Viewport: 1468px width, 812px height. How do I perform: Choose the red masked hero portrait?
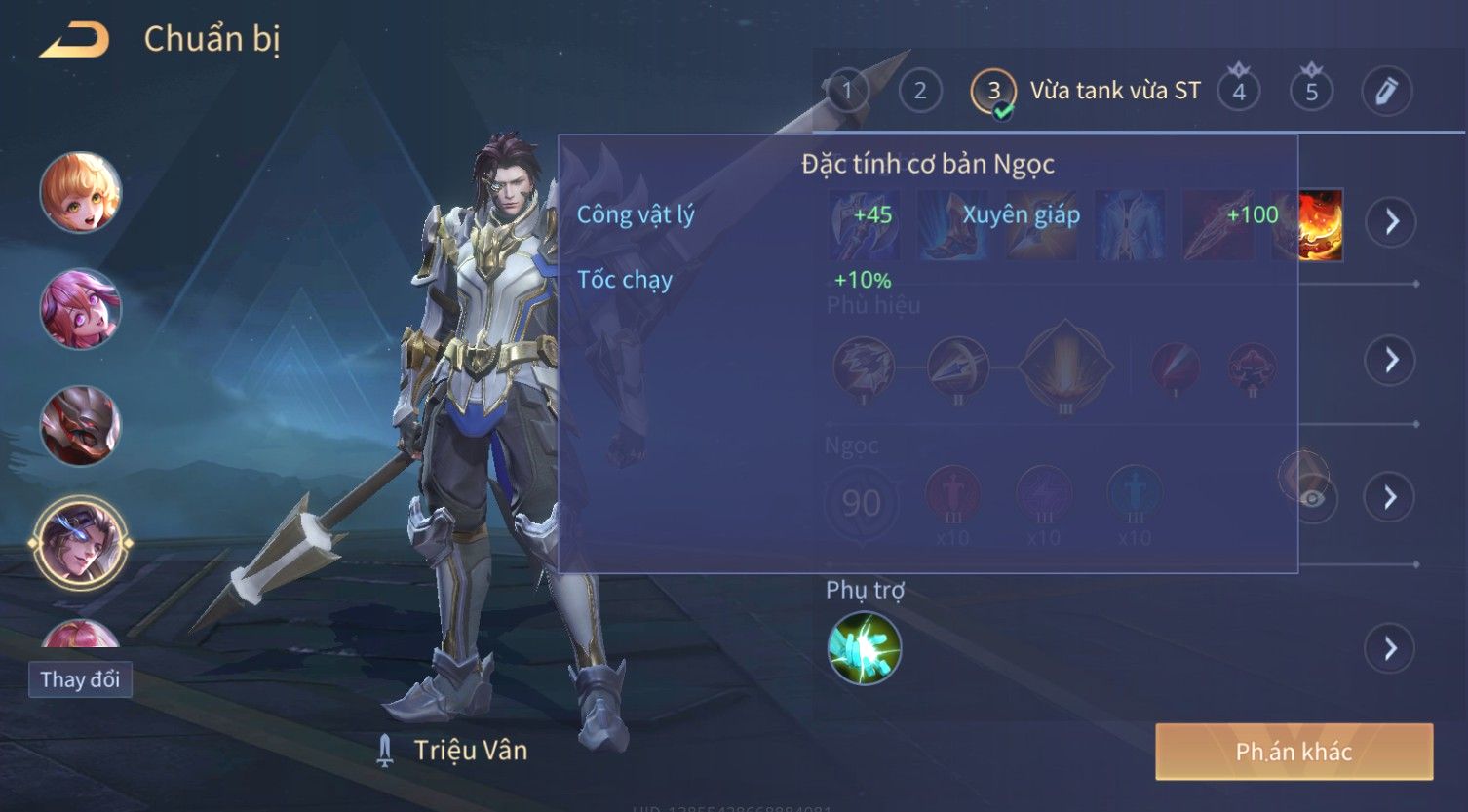80,426
